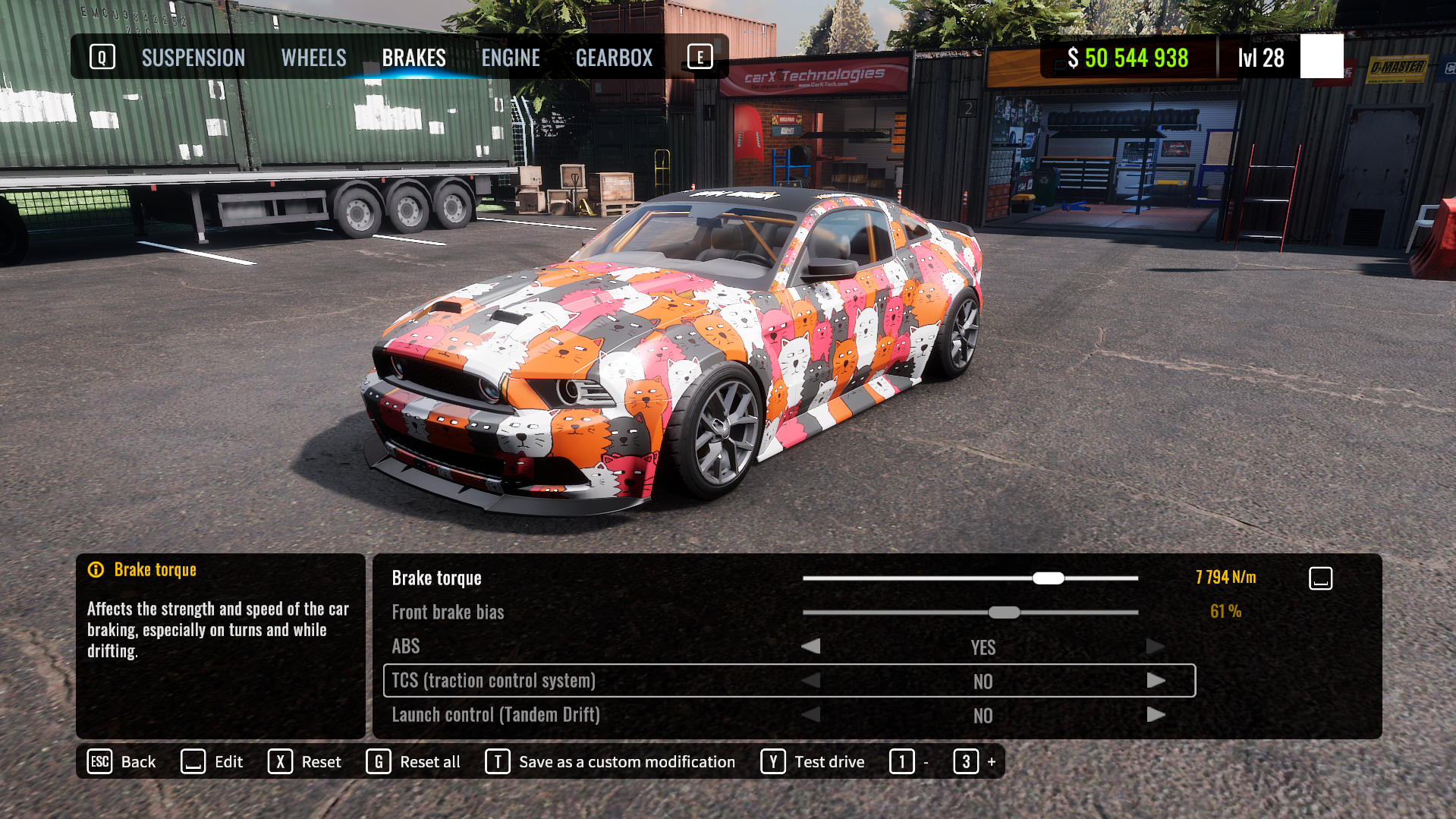Select the Brakes tab

tap(414, 58)
